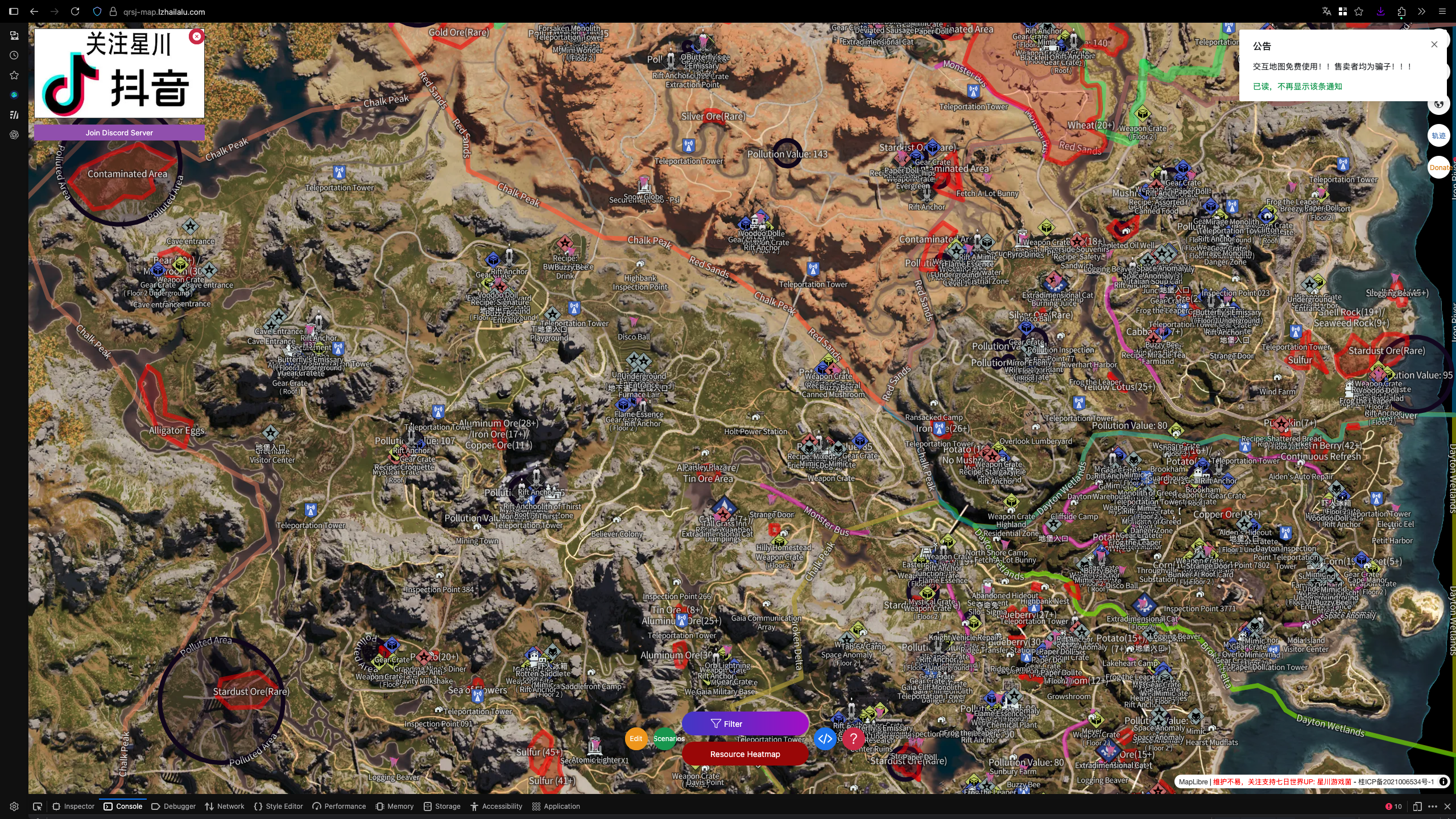Open the Donate button
The height and width of the screenshot is (819, 1456).
pyautogui.click(x=1440, y=167)
